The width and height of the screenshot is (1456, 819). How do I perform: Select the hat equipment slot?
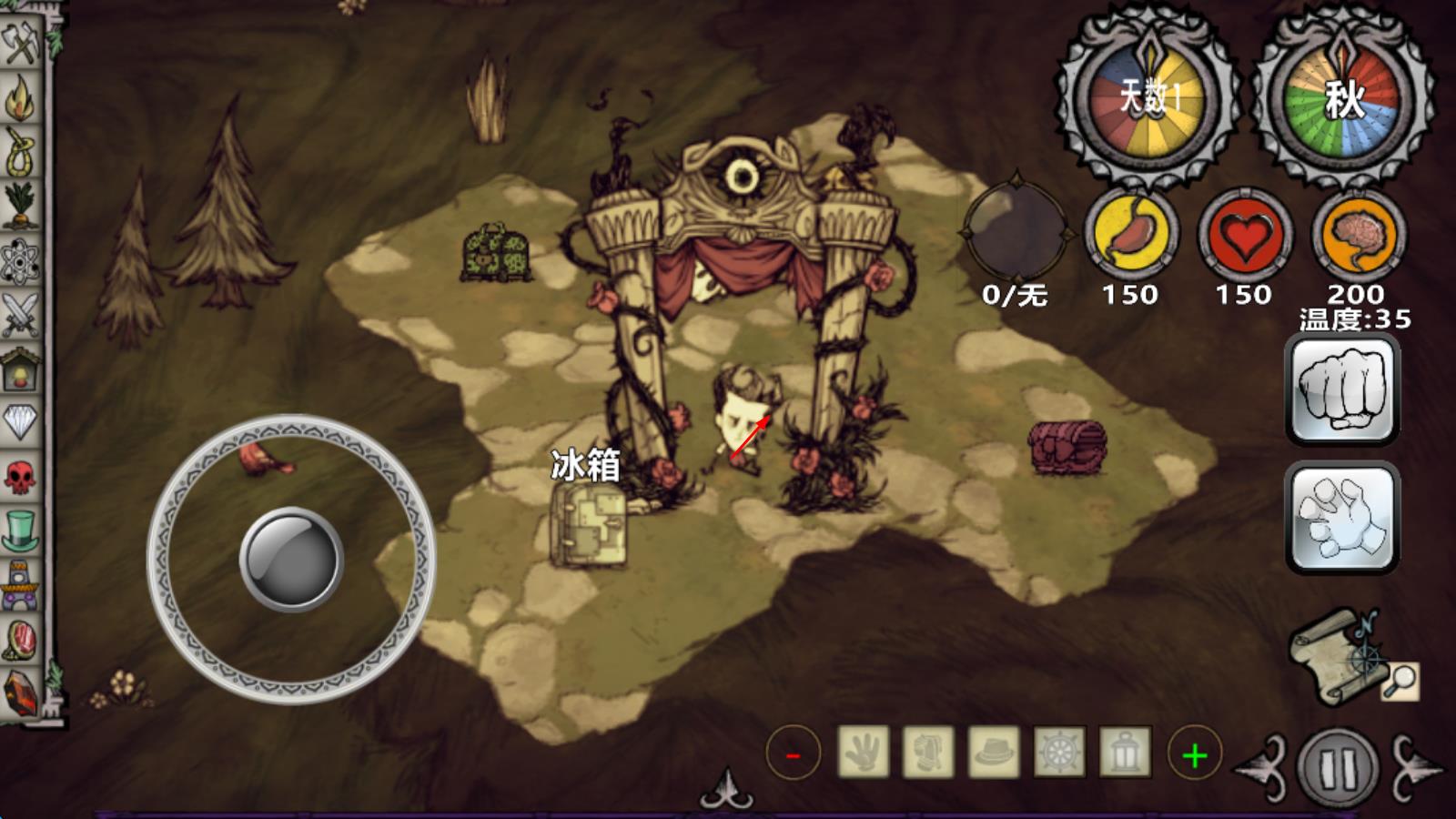(x=994, y=753)
